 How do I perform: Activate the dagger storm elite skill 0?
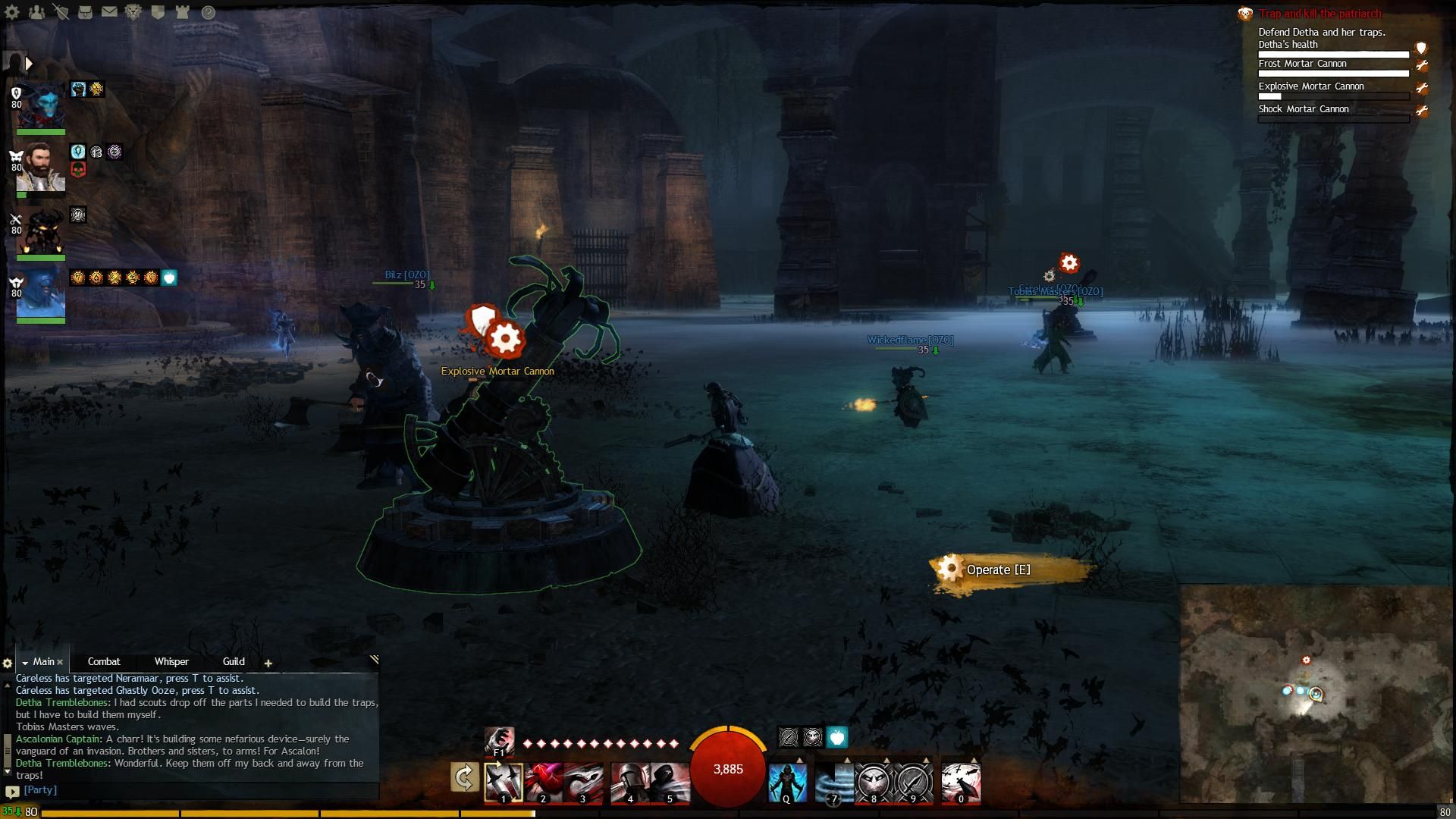click(961, 783)
